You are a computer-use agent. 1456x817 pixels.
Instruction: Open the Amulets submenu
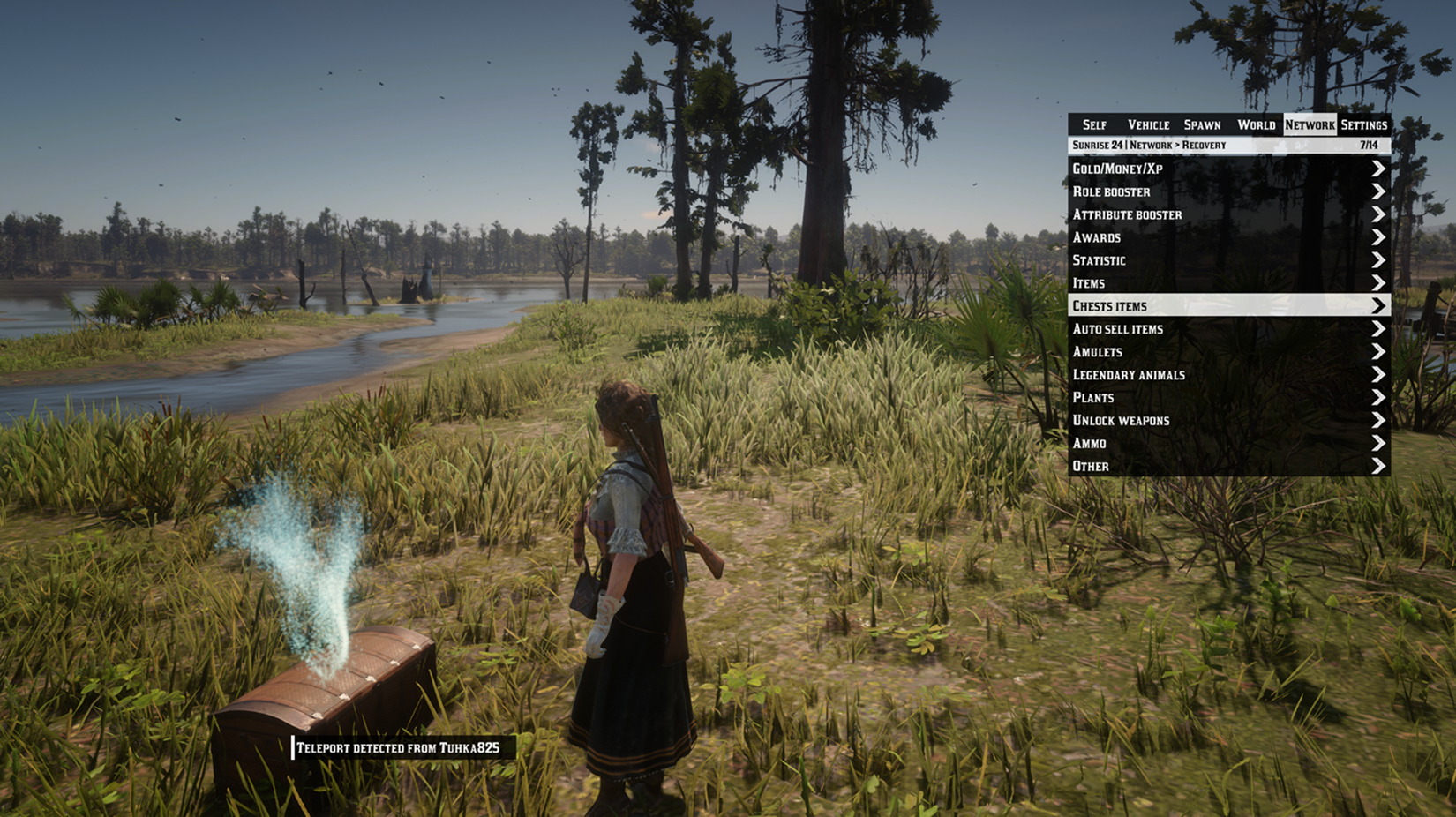[x=1228, y=352]
